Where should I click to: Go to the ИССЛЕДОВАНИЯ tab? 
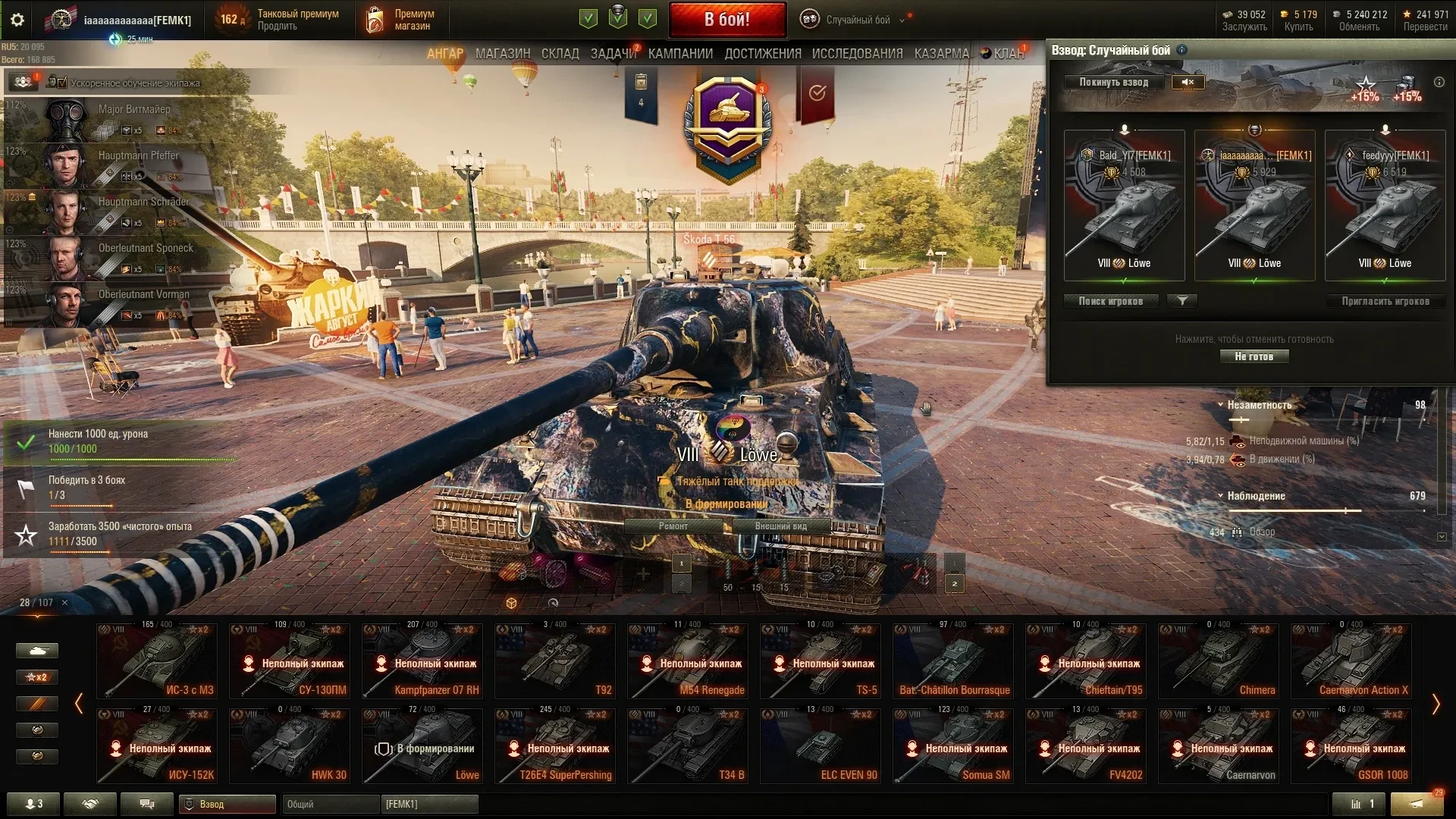(857, 54)
